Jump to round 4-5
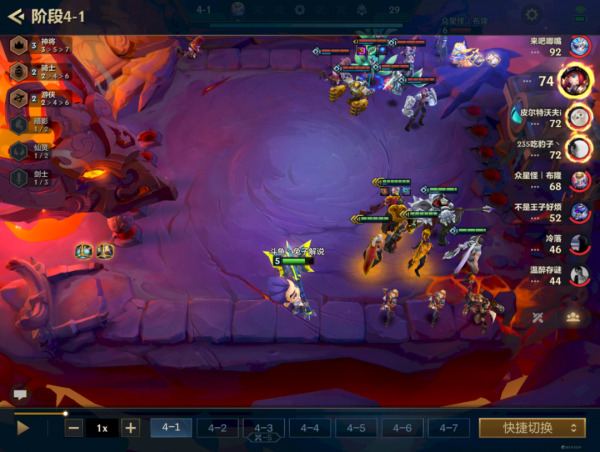This screenshot has width=600, height=452. pyautogui.click(x=356, y=427)
